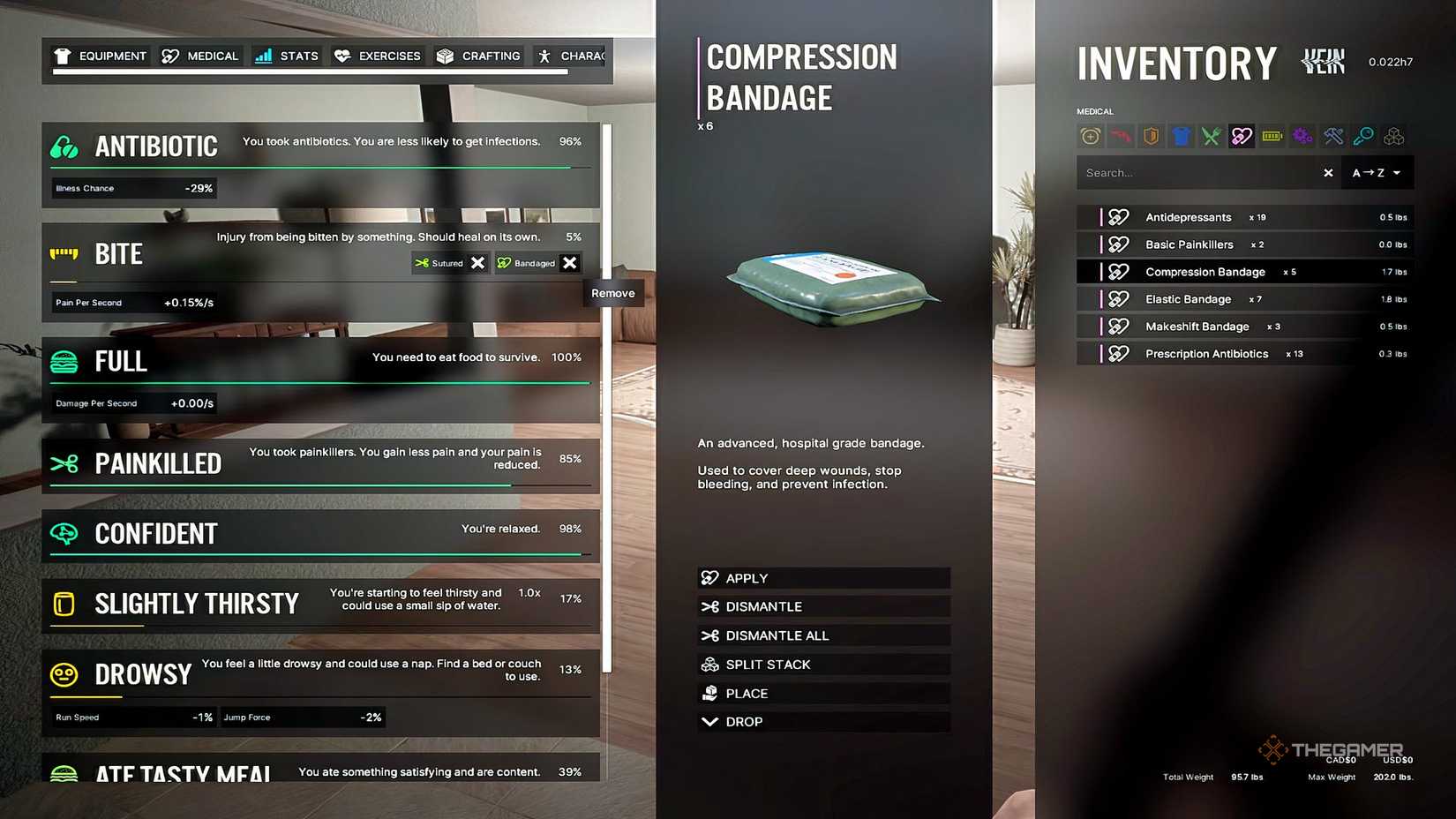Filter by keys using the key icon
This screenshot has width=1456, height=819.
pyautogui.click(x=1362, y=136)
